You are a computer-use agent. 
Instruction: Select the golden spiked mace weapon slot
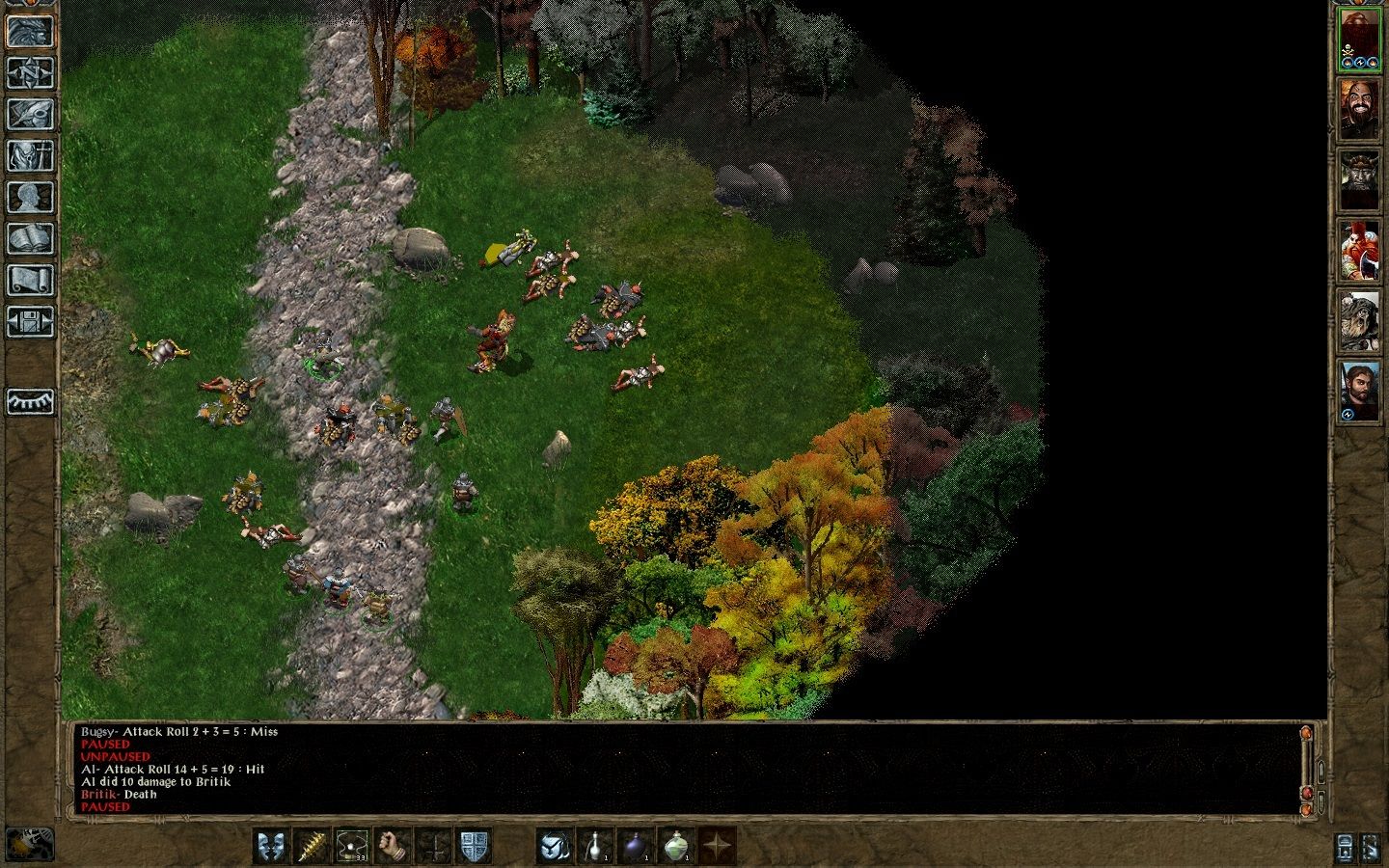312,846
